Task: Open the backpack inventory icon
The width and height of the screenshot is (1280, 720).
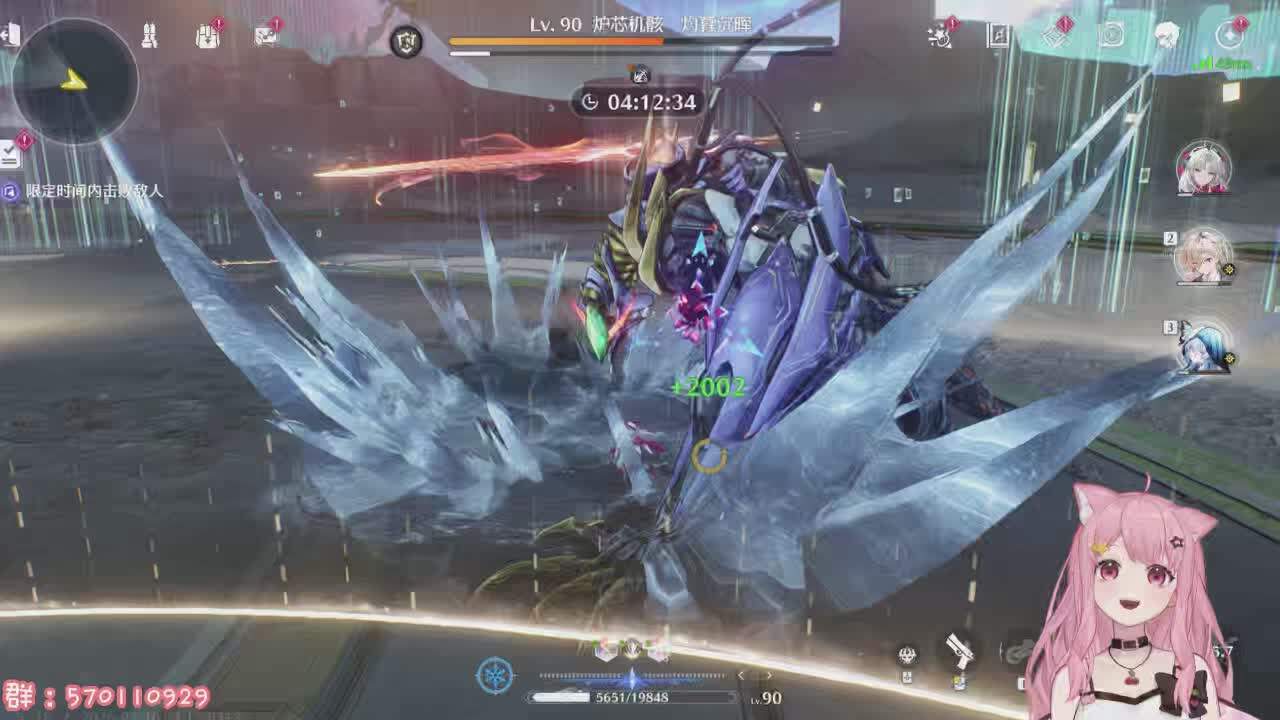Action: [207, 37]
